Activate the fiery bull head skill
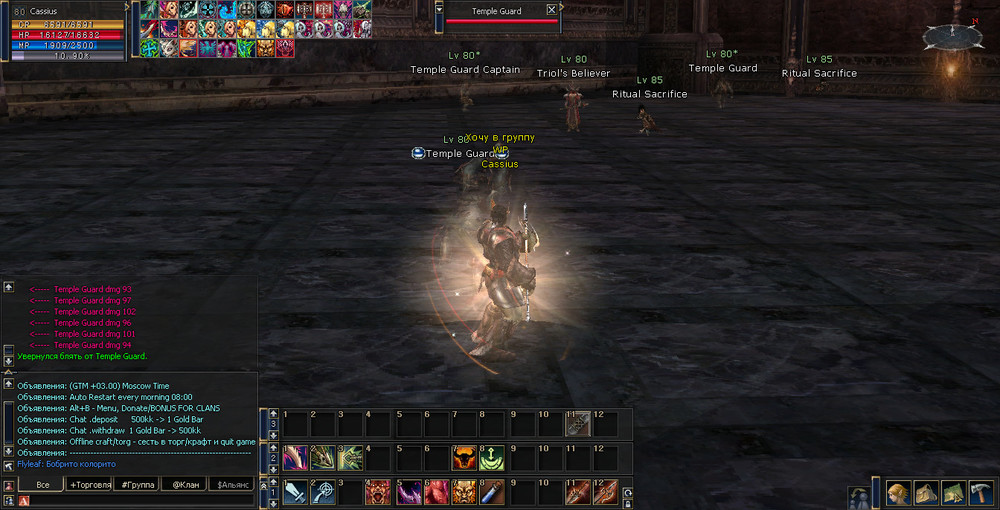Viewport: 1000px width, 510px height. pyautogui.click(x=464, y=458)
